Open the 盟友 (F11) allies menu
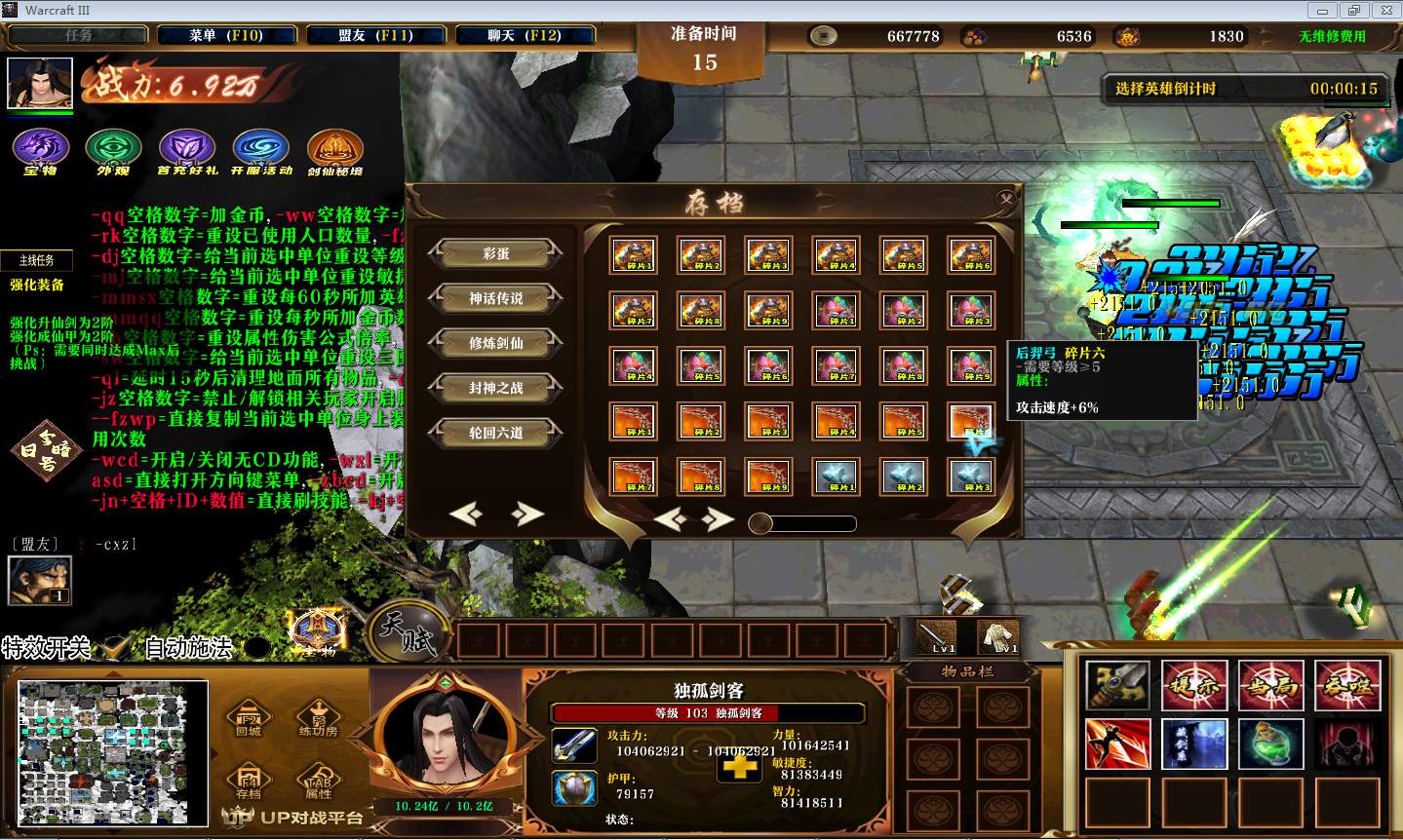This screenshot has width=1403, height=840. [375, 36]
